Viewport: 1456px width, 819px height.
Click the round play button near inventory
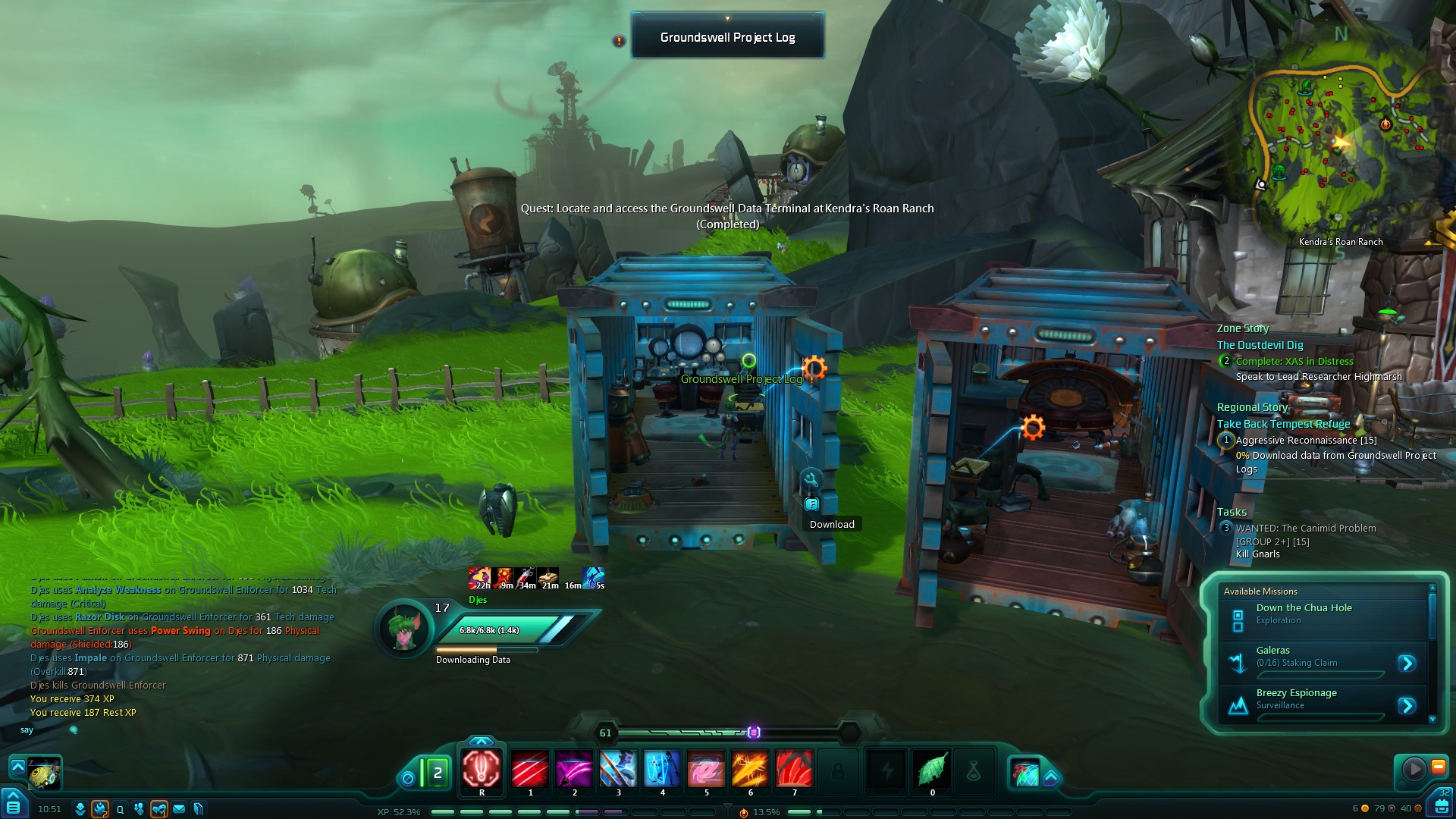point(1414,769)
